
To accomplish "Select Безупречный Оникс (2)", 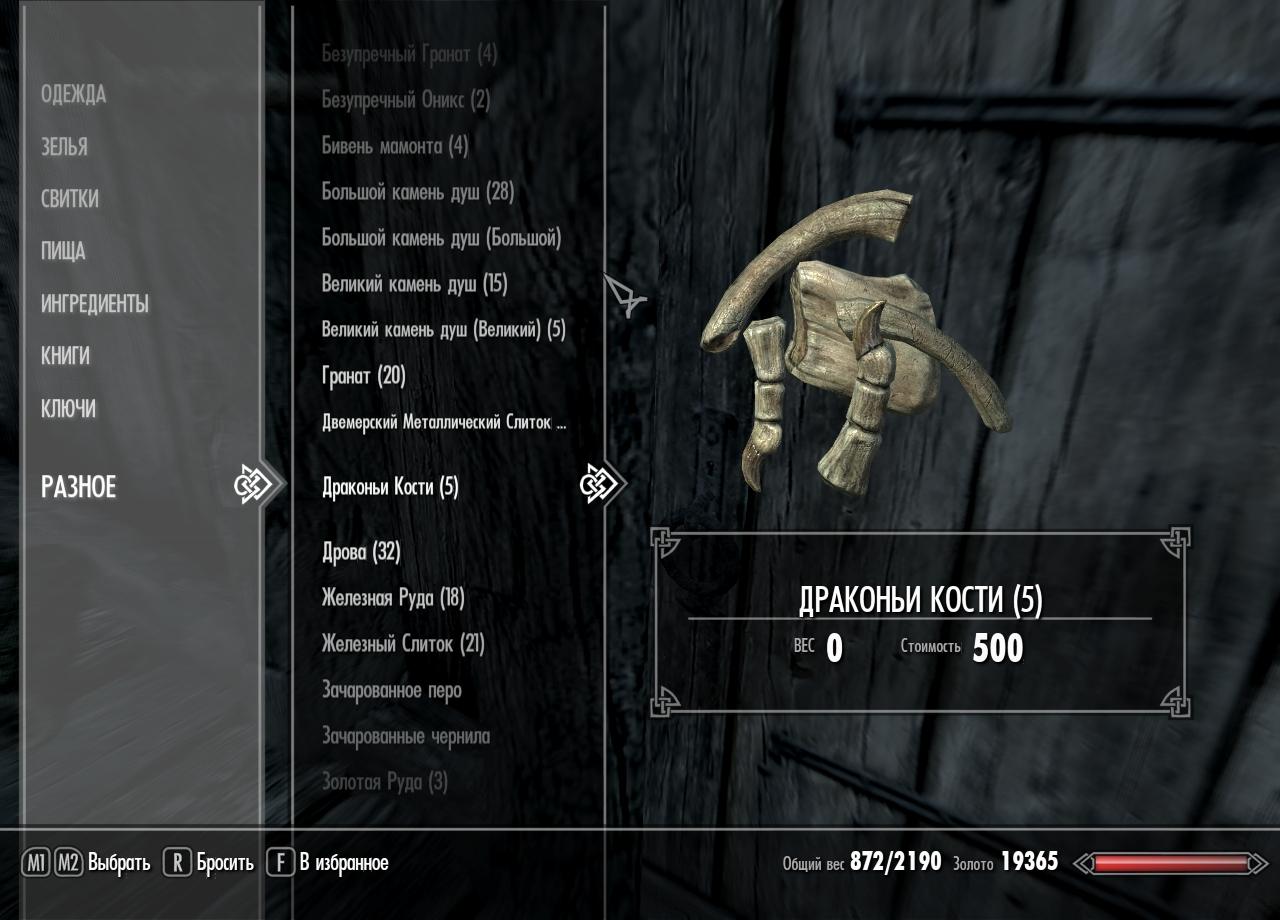I will click(x=406, y=100).
